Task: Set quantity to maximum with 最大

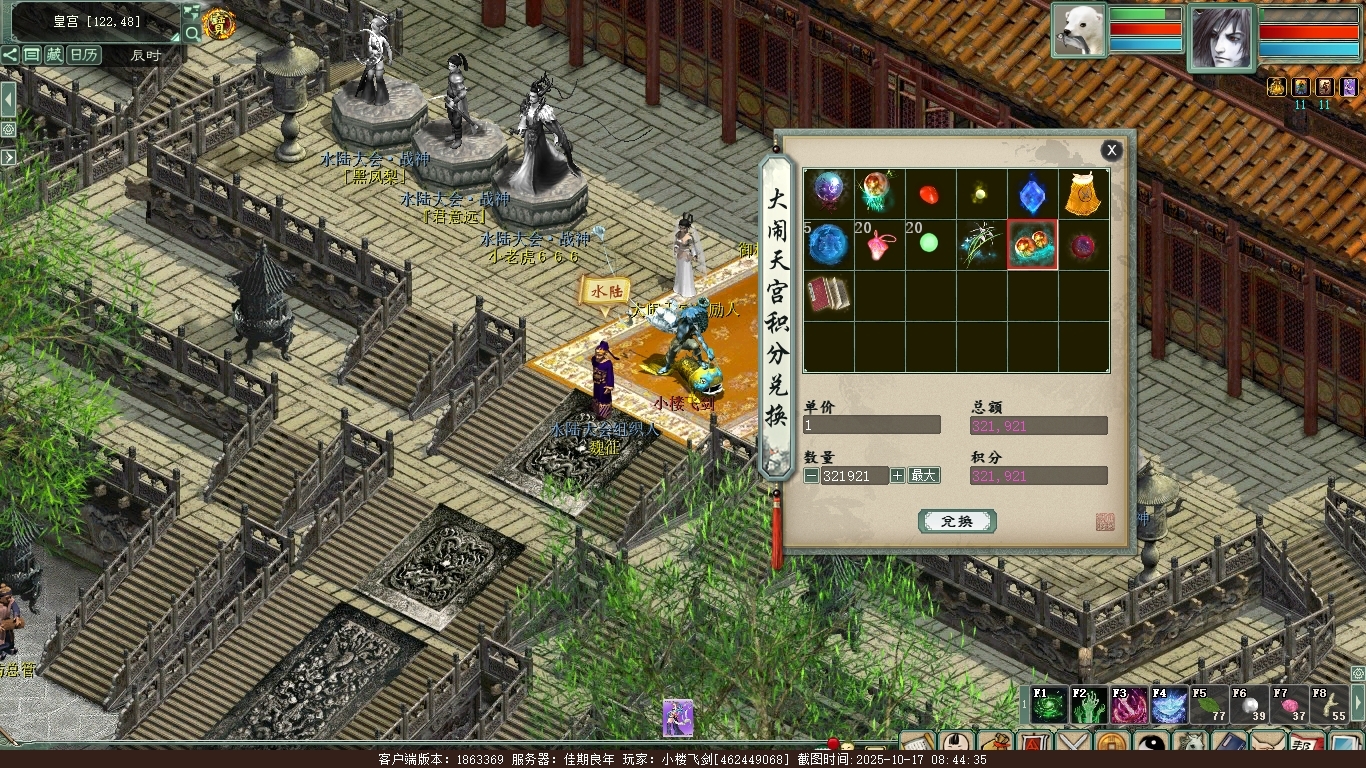Action: click(924, 476)
